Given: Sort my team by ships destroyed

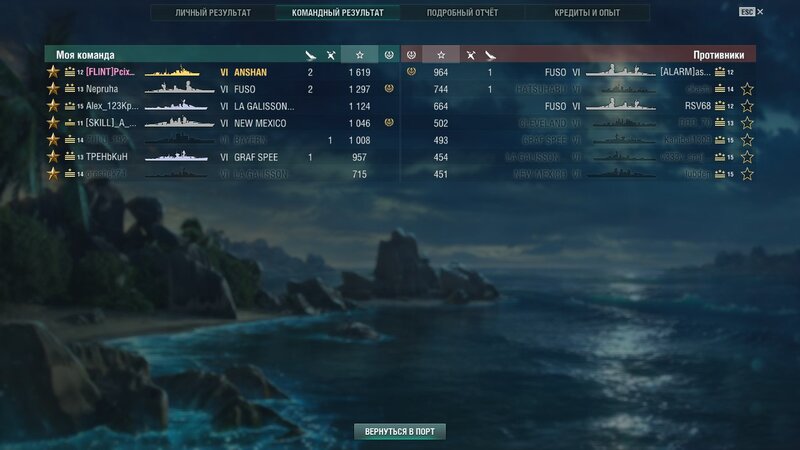Looking at the screenshot, I should tap(330, 54).
